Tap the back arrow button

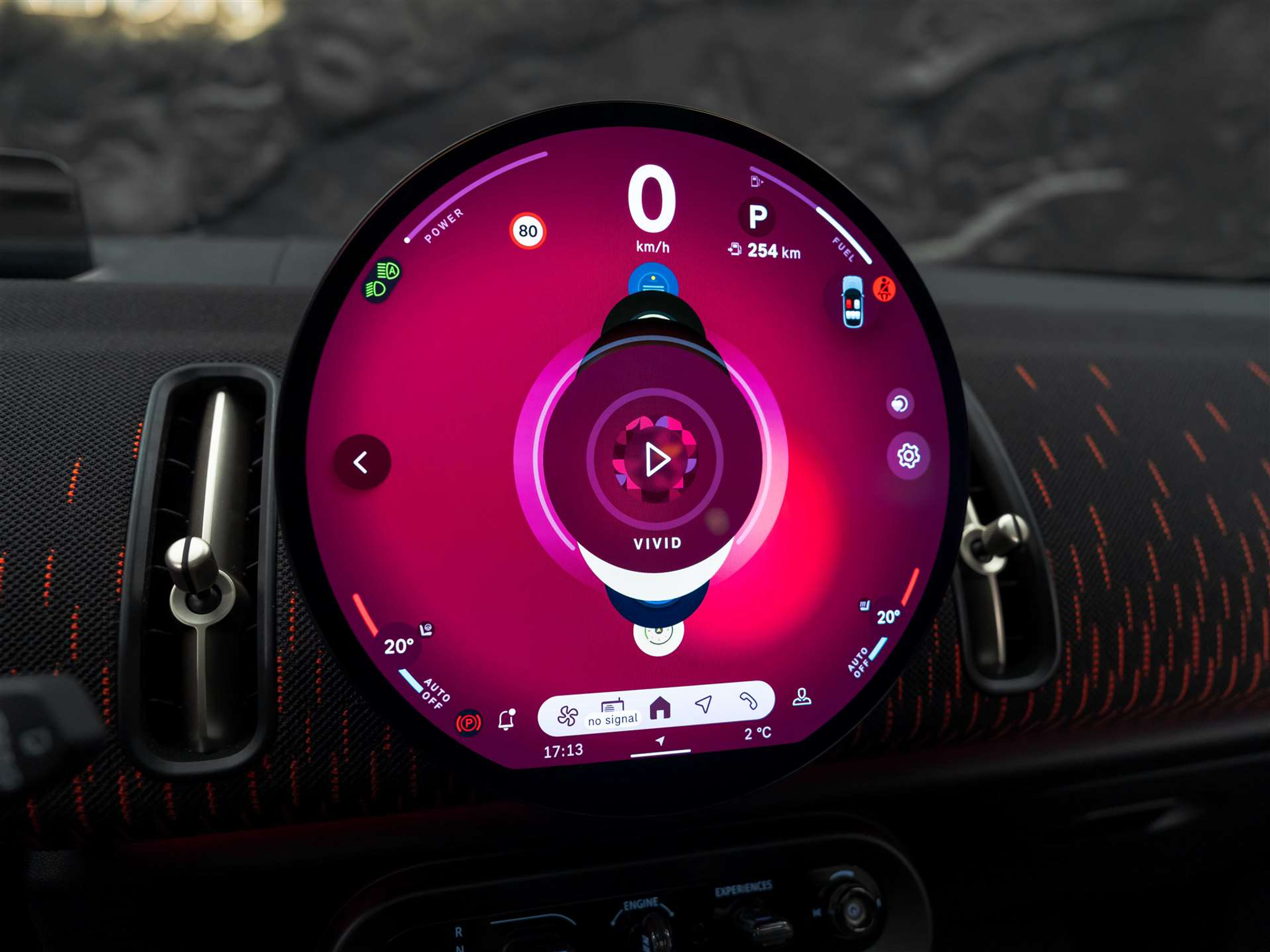pyautogui.click(x=362, y=462)
